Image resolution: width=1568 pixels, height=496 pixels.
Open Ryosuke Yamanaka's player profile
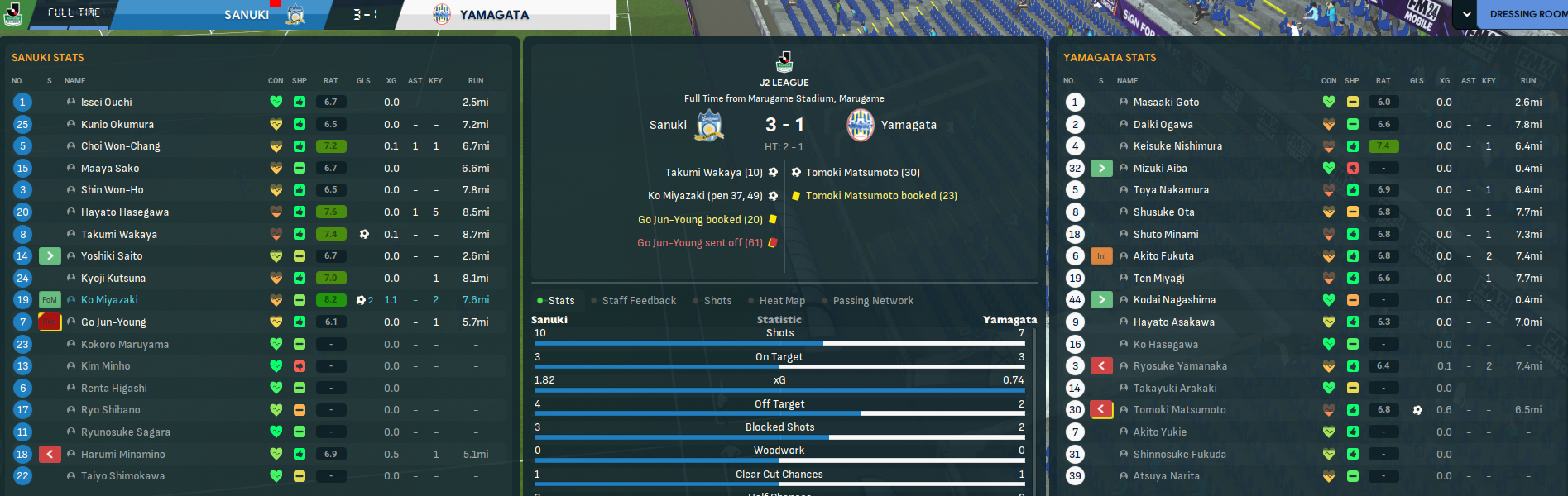coord(1180,366)
